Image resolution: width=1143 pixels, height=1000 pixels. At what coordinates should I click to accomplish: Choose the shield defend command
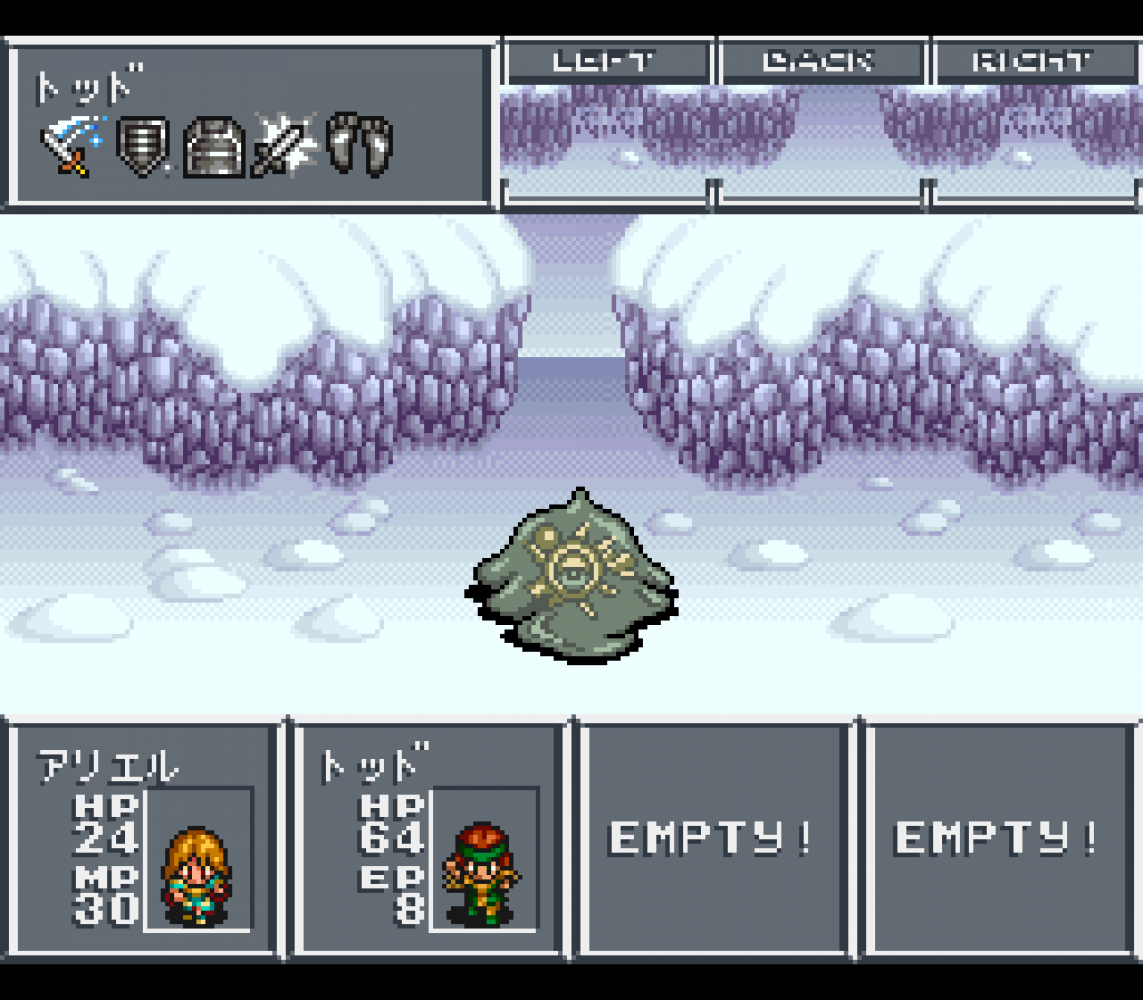(142, 147)
